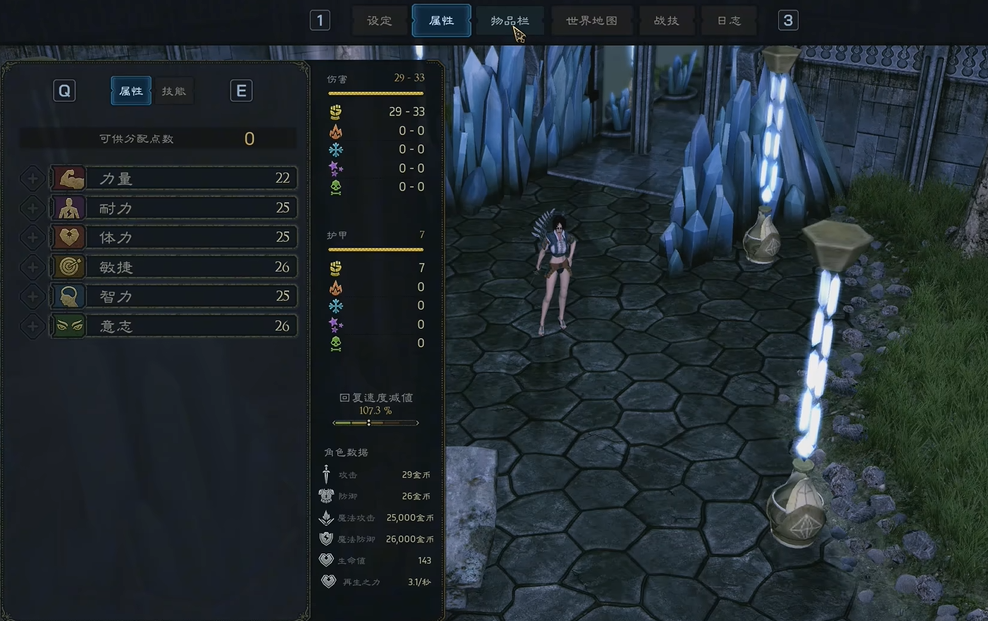Click the plus button next to 敏捷
The width and height of the screenshot is (988, 621).
(x=32, y=267)
